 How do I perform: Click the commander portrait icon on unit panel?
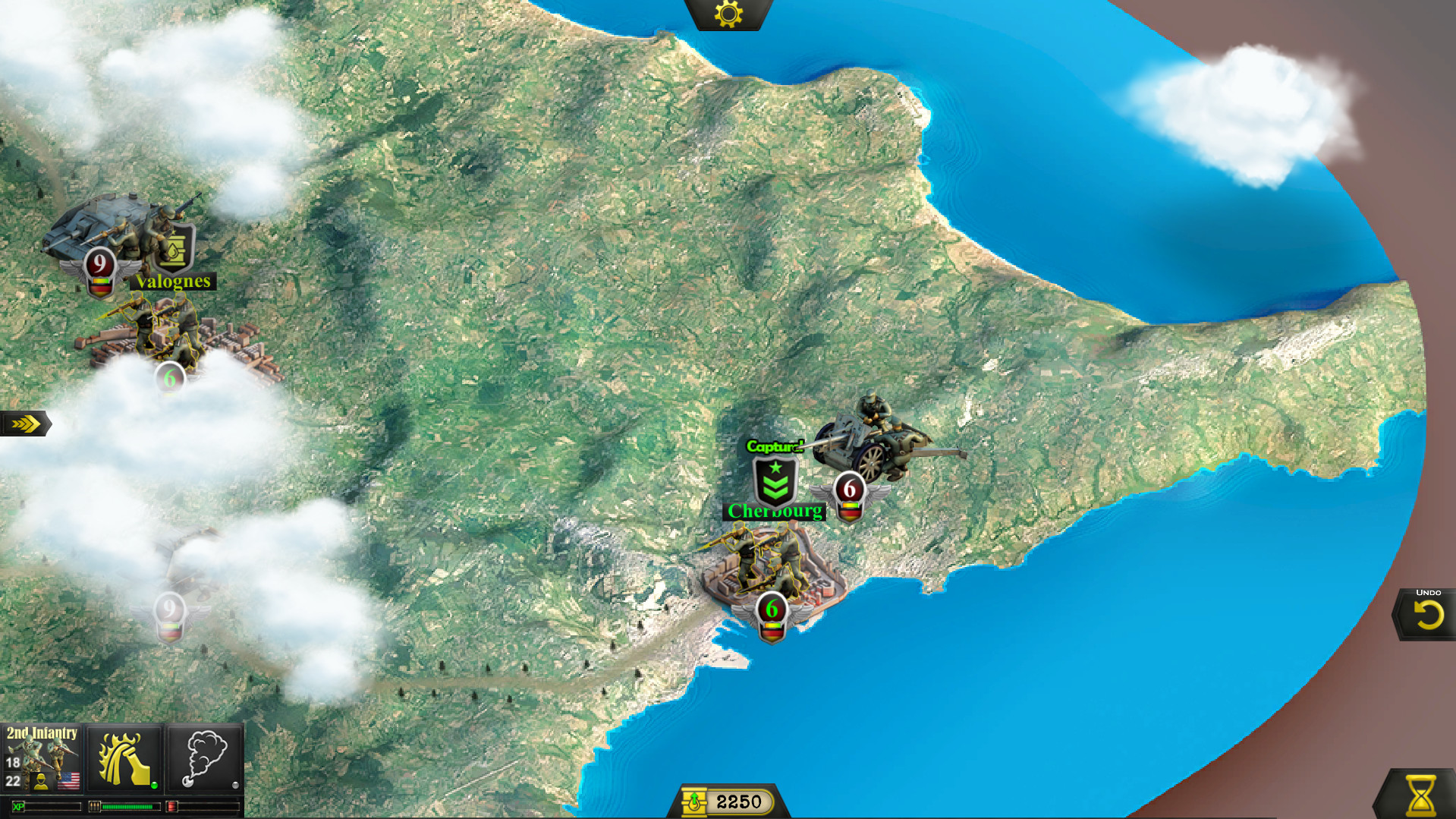tap(41, 783)
